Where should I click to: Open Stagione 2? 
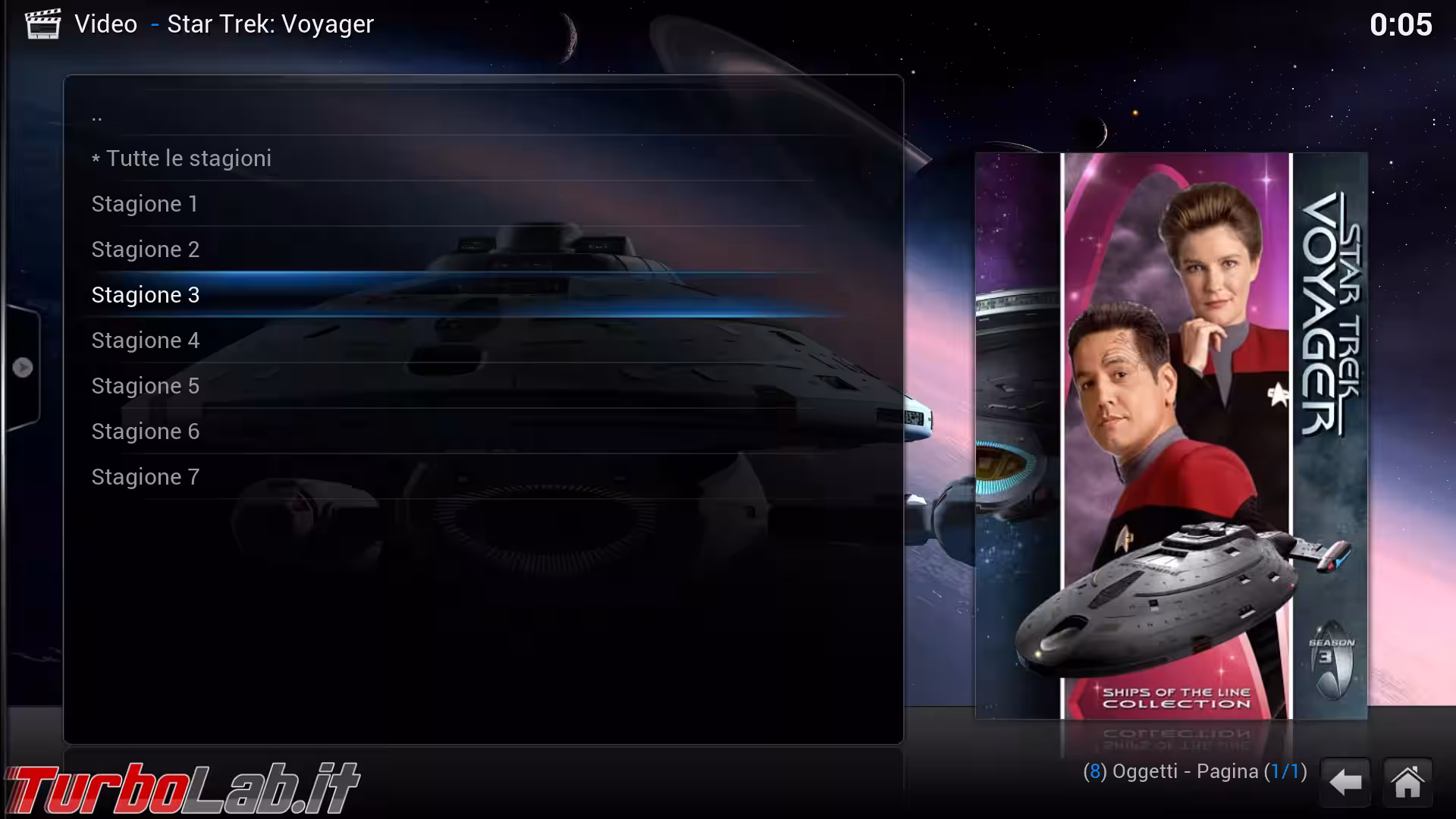coord(146,249)
